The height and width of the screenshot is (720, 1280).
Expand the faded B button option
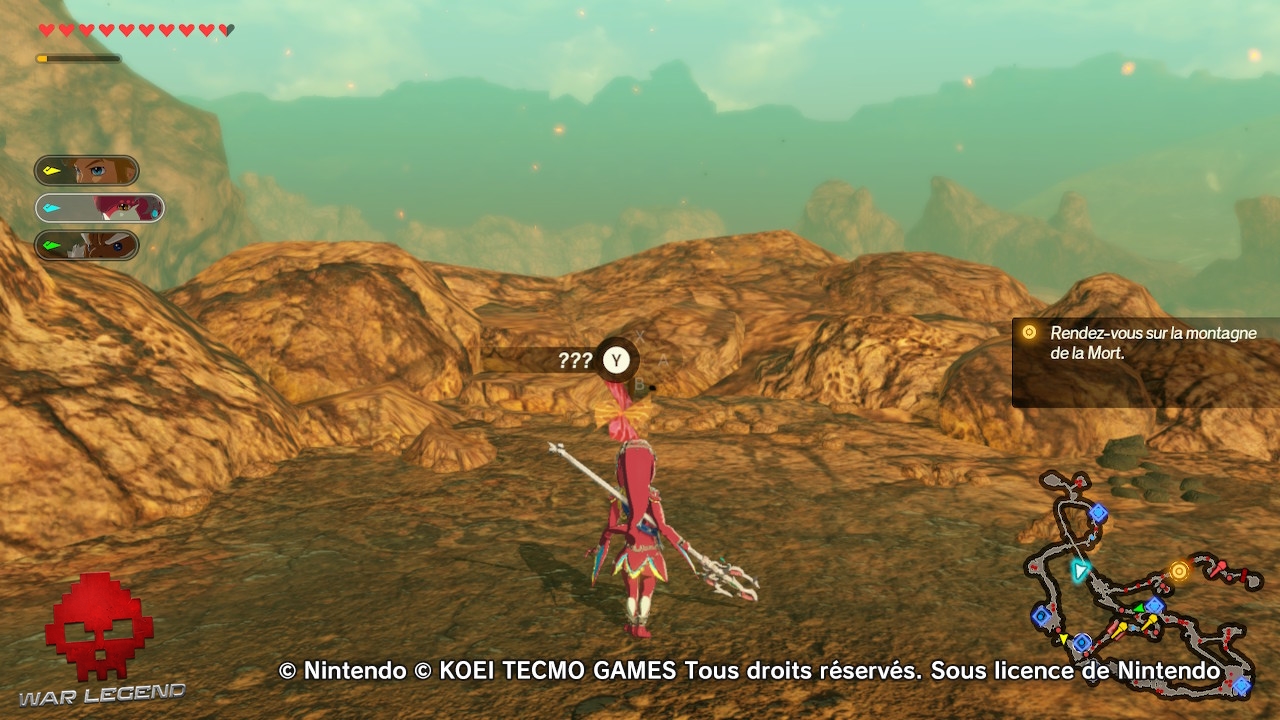(x=641, y=384)
